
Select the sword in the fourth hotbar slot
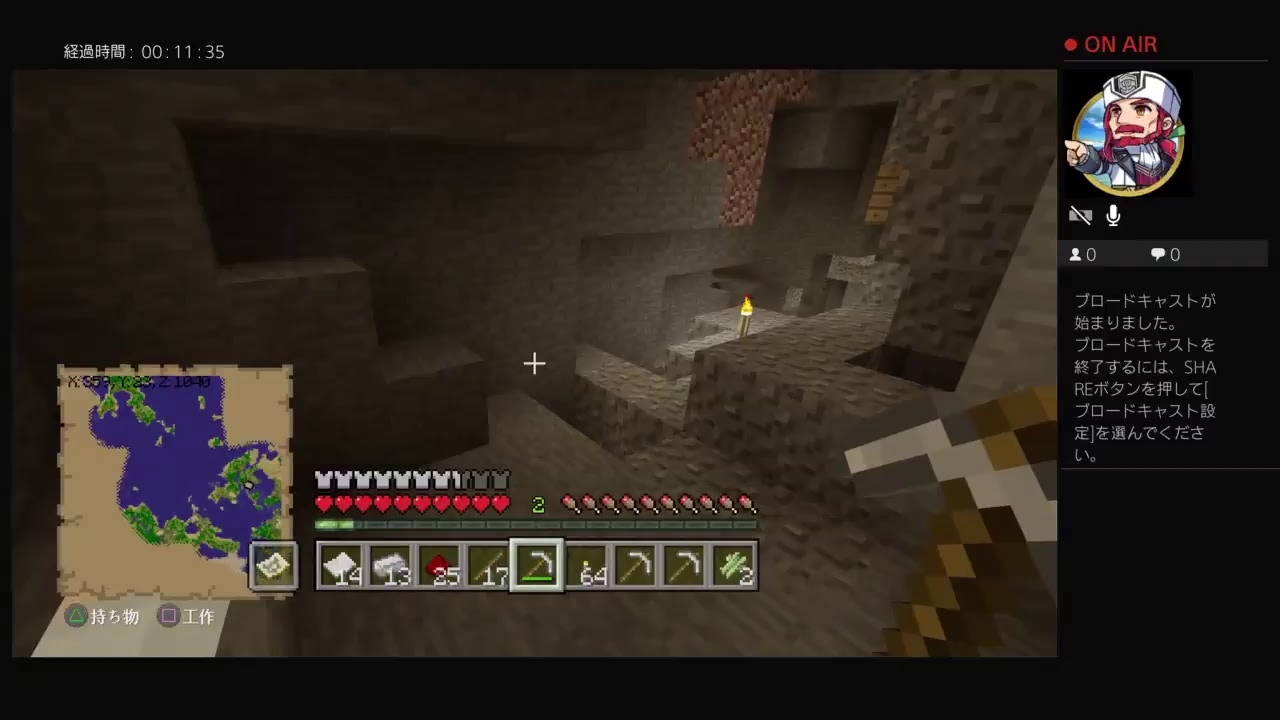490,565
